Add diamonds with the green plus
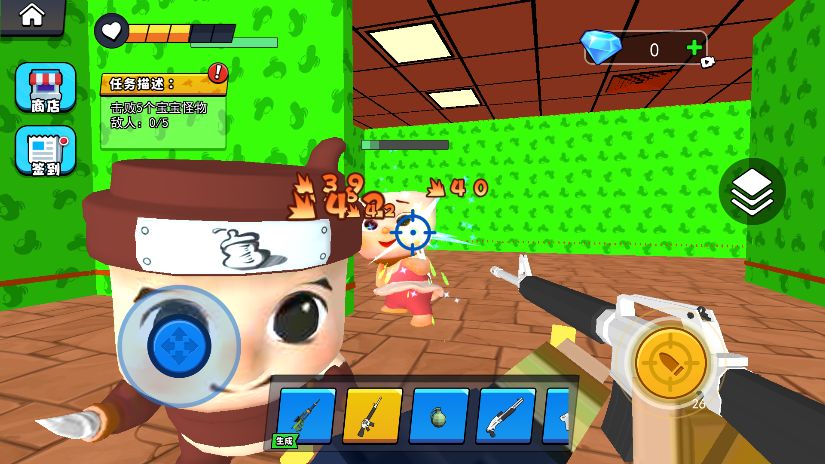825x464 pixels. coord(693,48)
